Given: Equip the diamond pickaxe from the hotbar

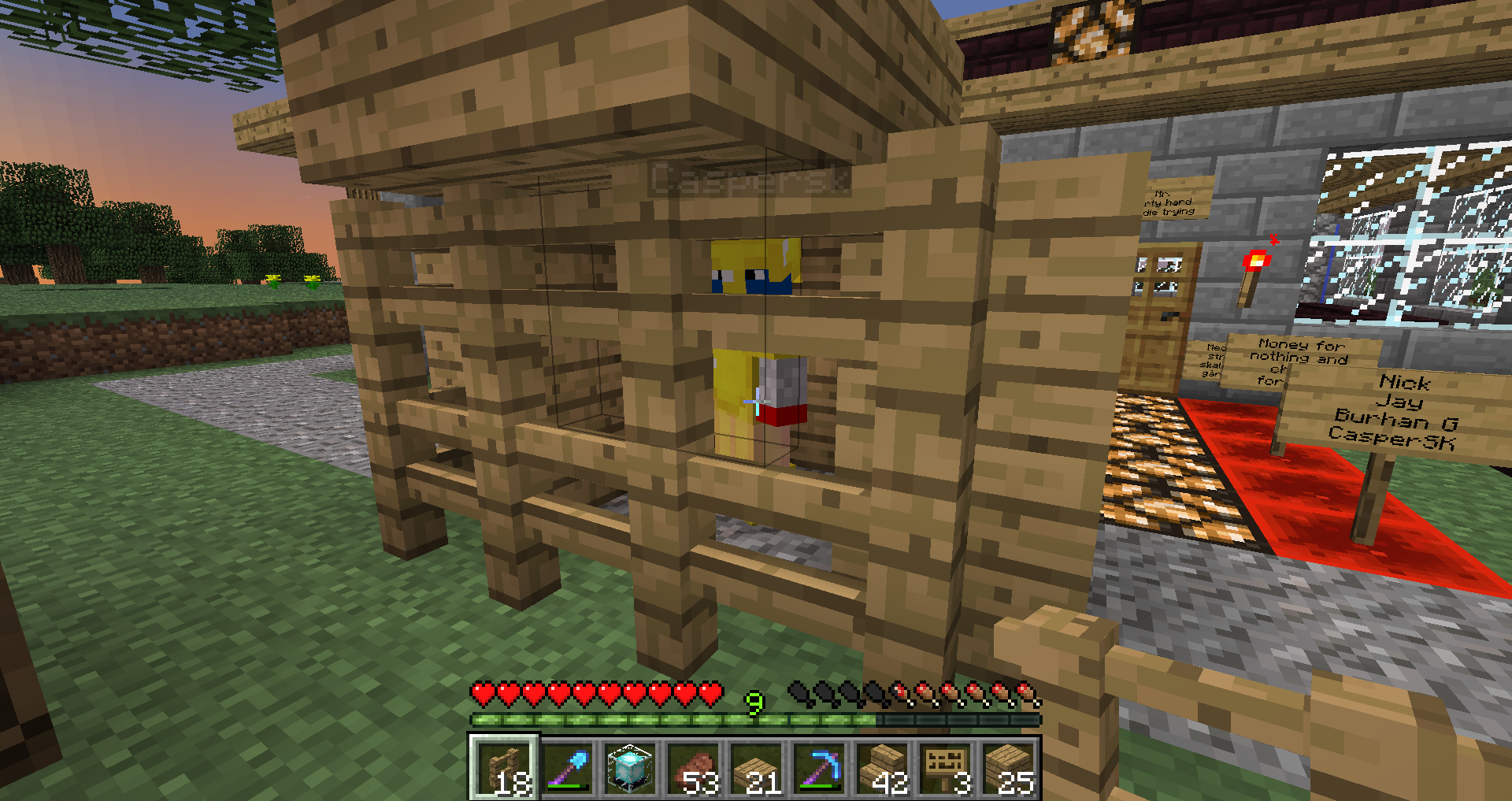Looking at the screenshot, I should point(819,768).
